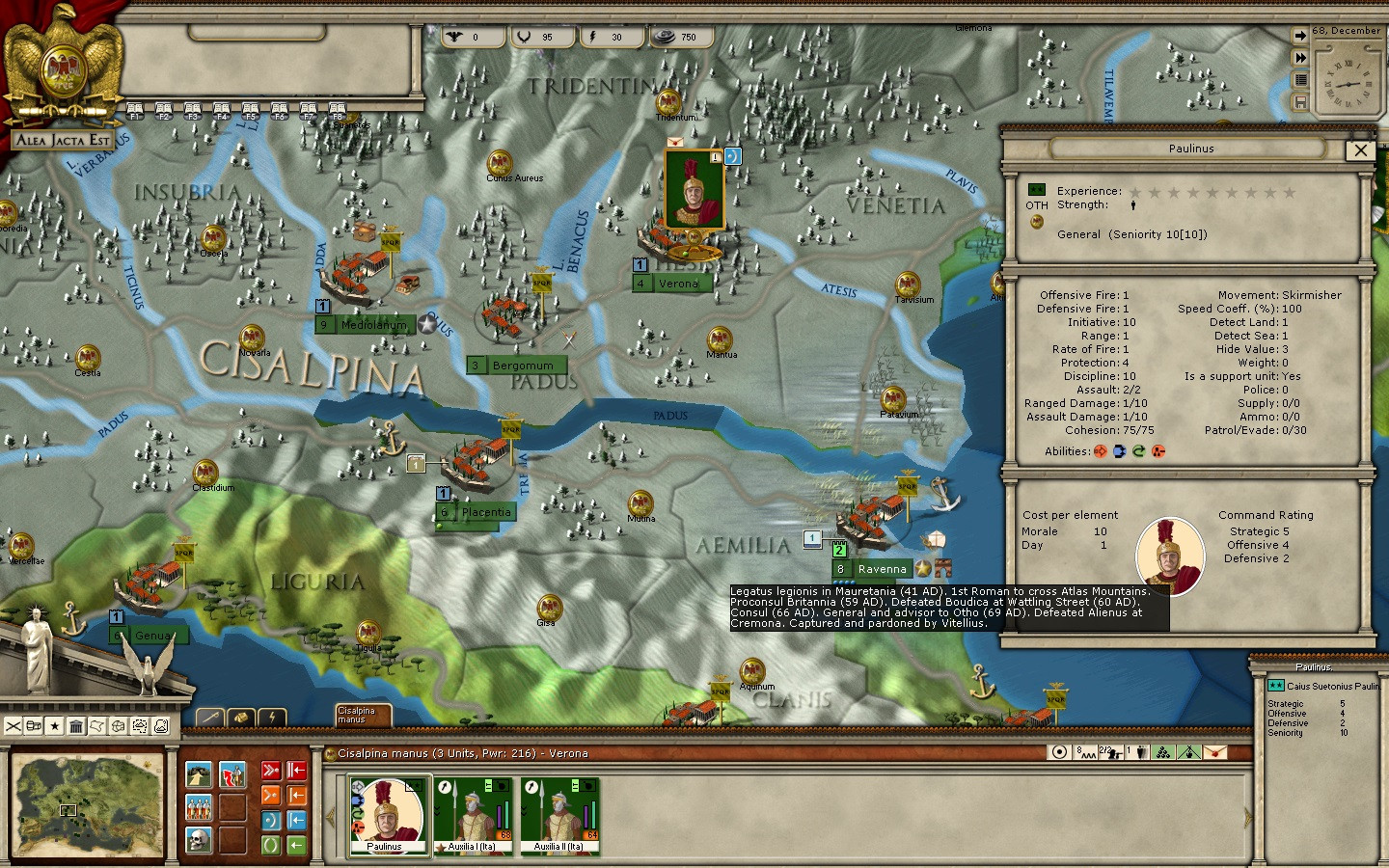Screen dimensions: 1389x868
Task: End the turn with the single arrow button
Action: (1300, 36)
